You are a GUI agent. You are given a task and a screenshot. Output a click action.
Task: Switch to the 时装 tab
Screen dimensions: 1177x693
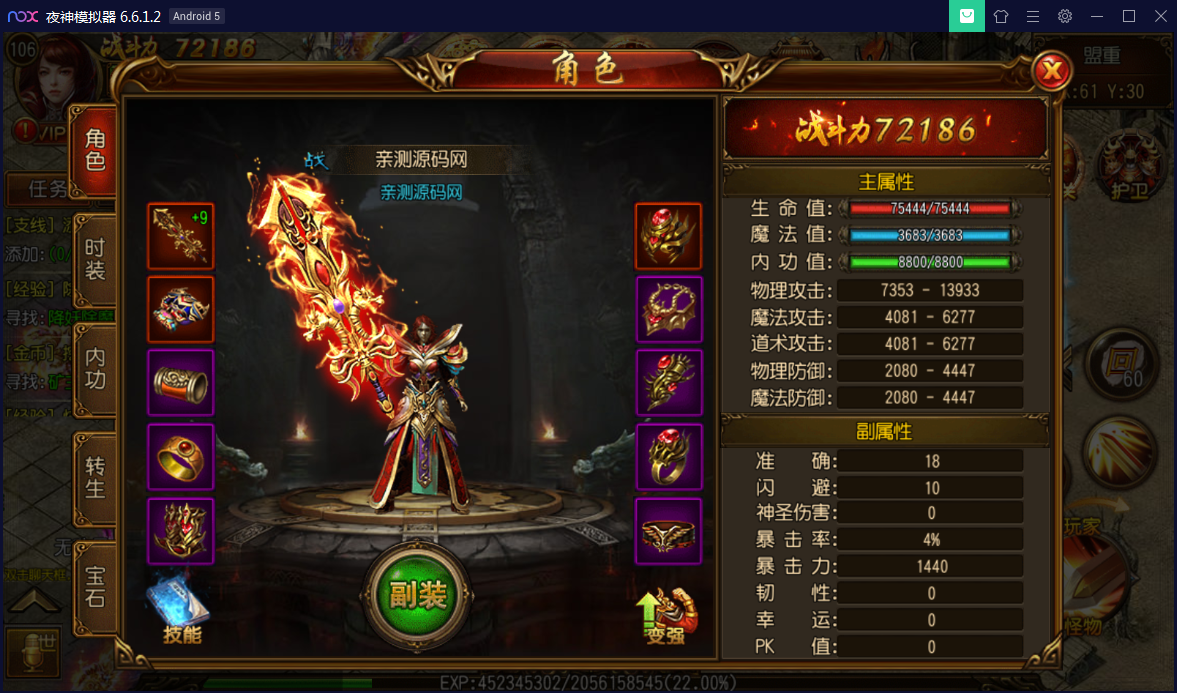coord(95,259)
